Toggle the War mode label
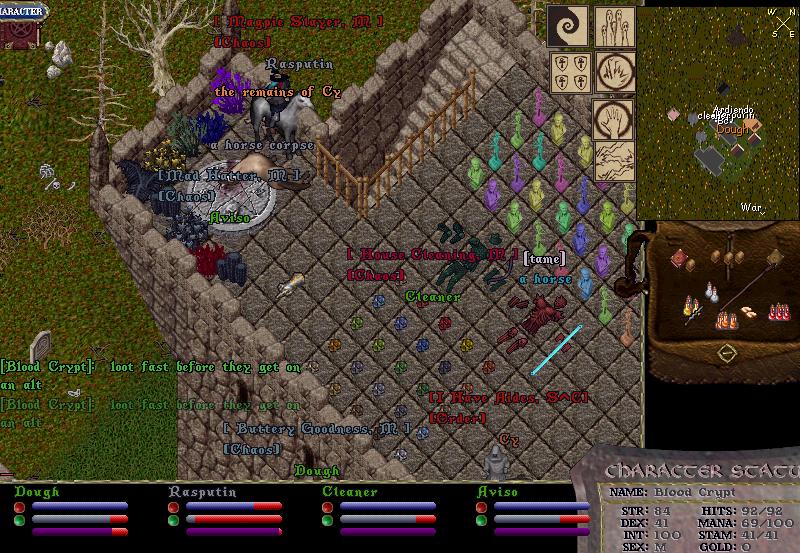Screen dimensions: 800x553 pyautogui.click(x=751, y=208)
